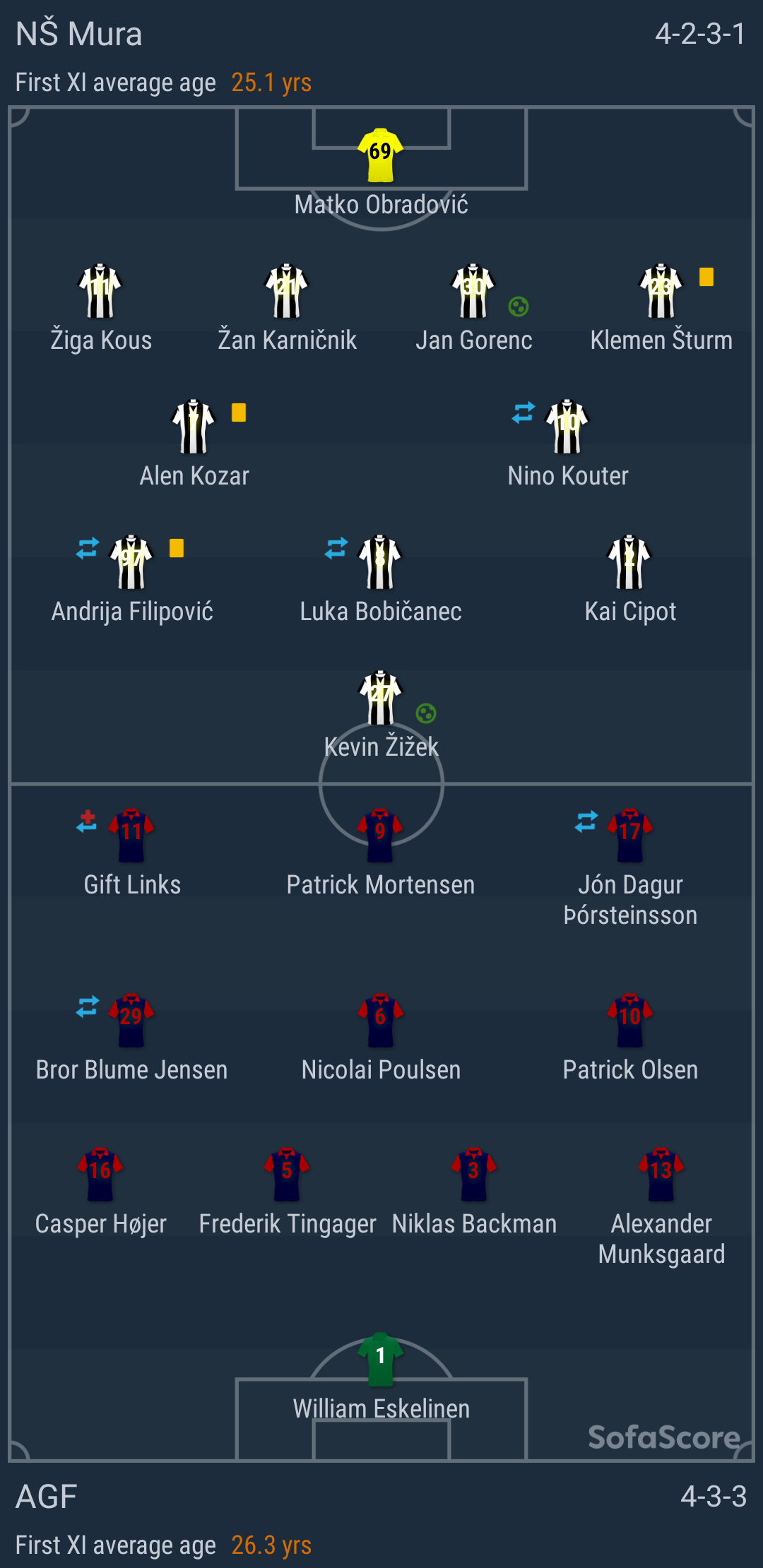Tap on Žan Karničnik's shirt
The image size is (763, 1568).
pyautogui.click(x=287, y=291)
